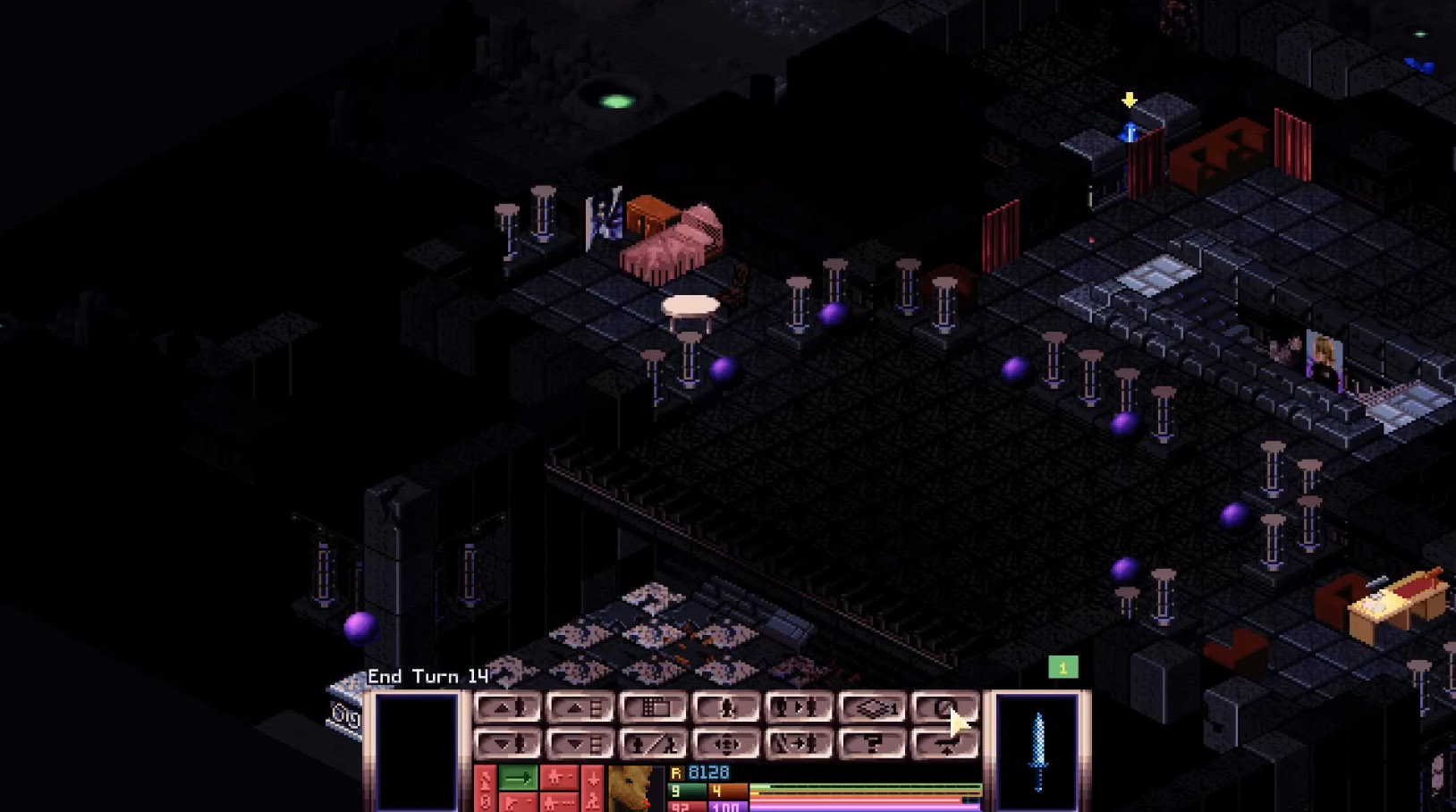The width and height of the screenshot is (1456, 812).
Task: Move the selected unit up a level
Action: [x=507, y=708]
